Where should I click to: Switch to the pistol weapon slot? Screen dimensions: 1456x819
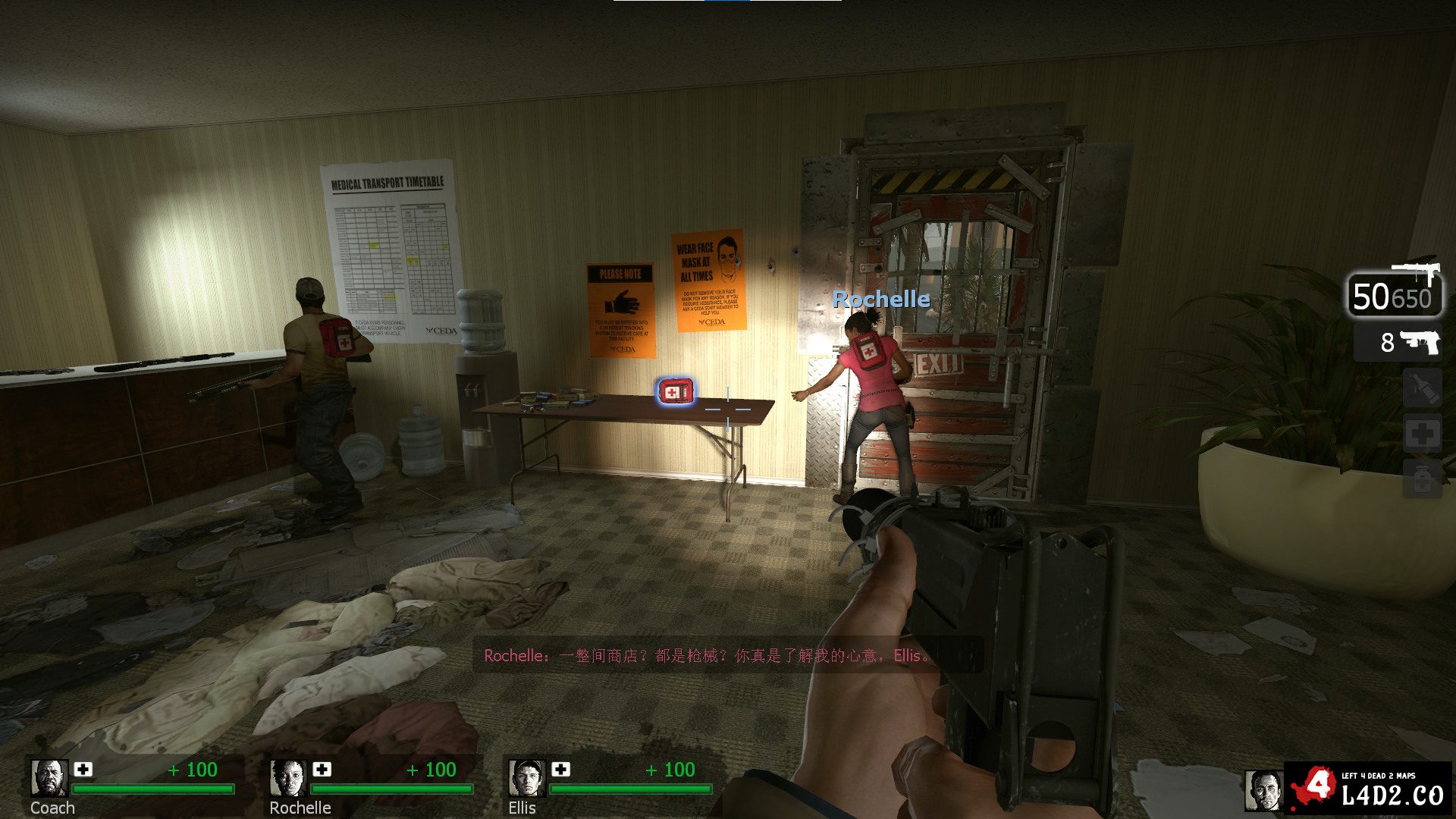click(1398, 342)
